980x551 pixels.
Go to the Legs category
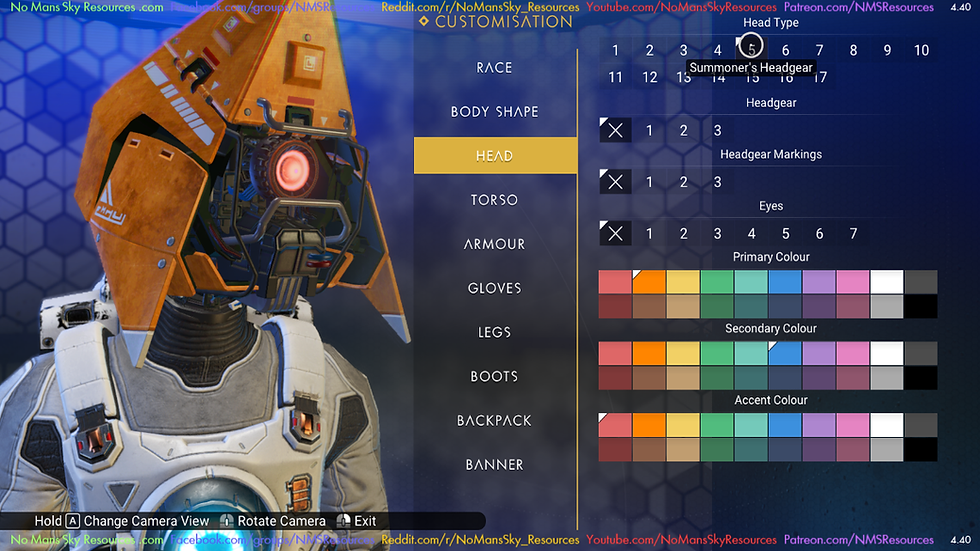pos(495,332)
